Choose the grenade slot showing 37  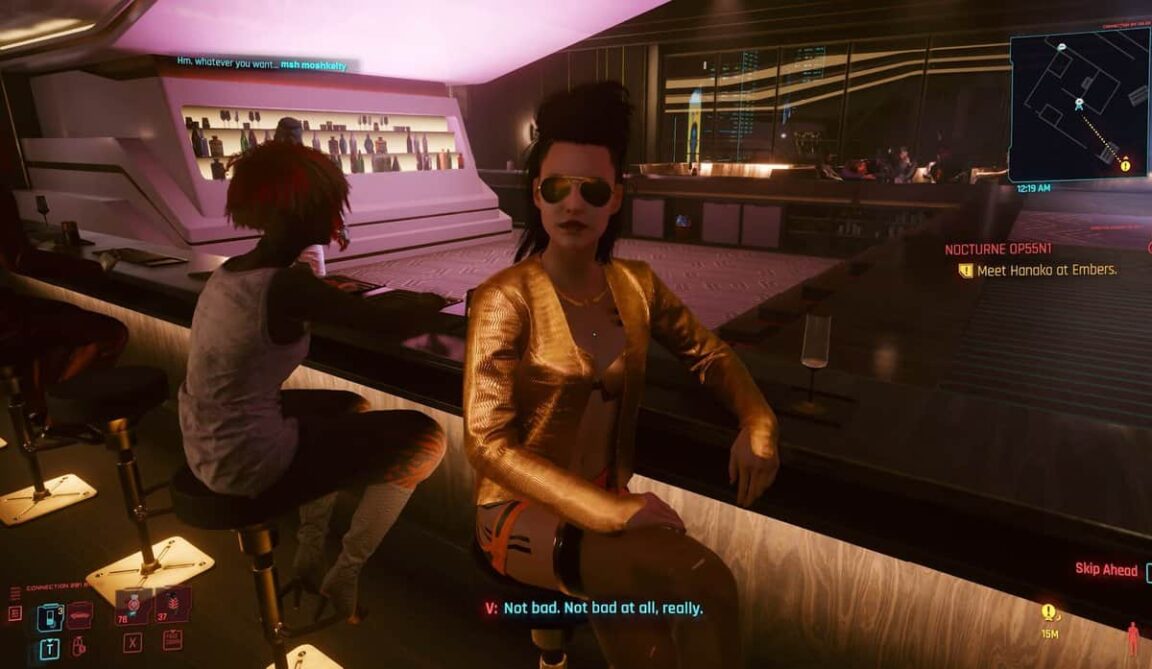172,605
